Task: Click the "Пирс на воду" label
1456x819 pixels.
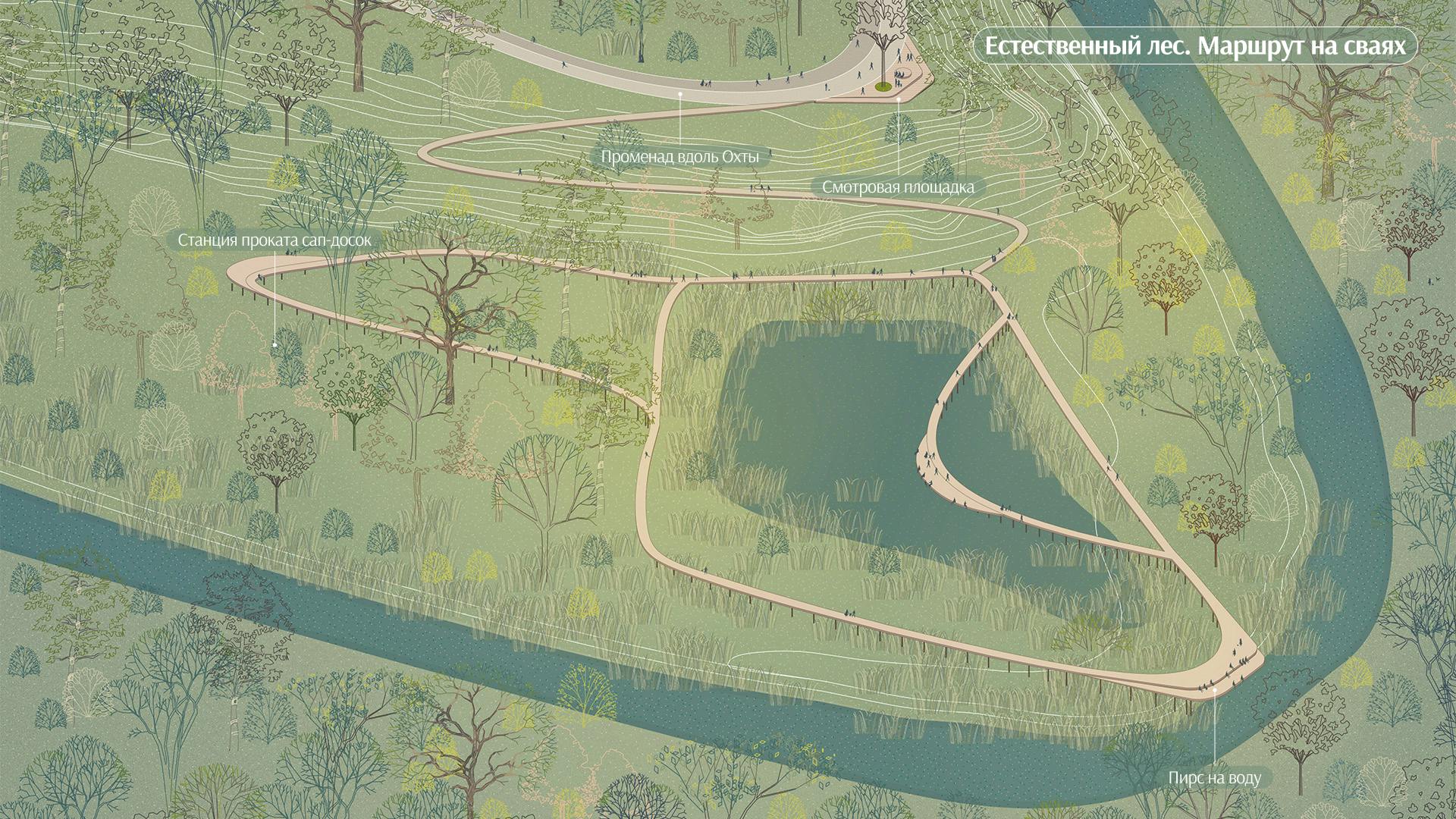Action: pos(1214,778)
